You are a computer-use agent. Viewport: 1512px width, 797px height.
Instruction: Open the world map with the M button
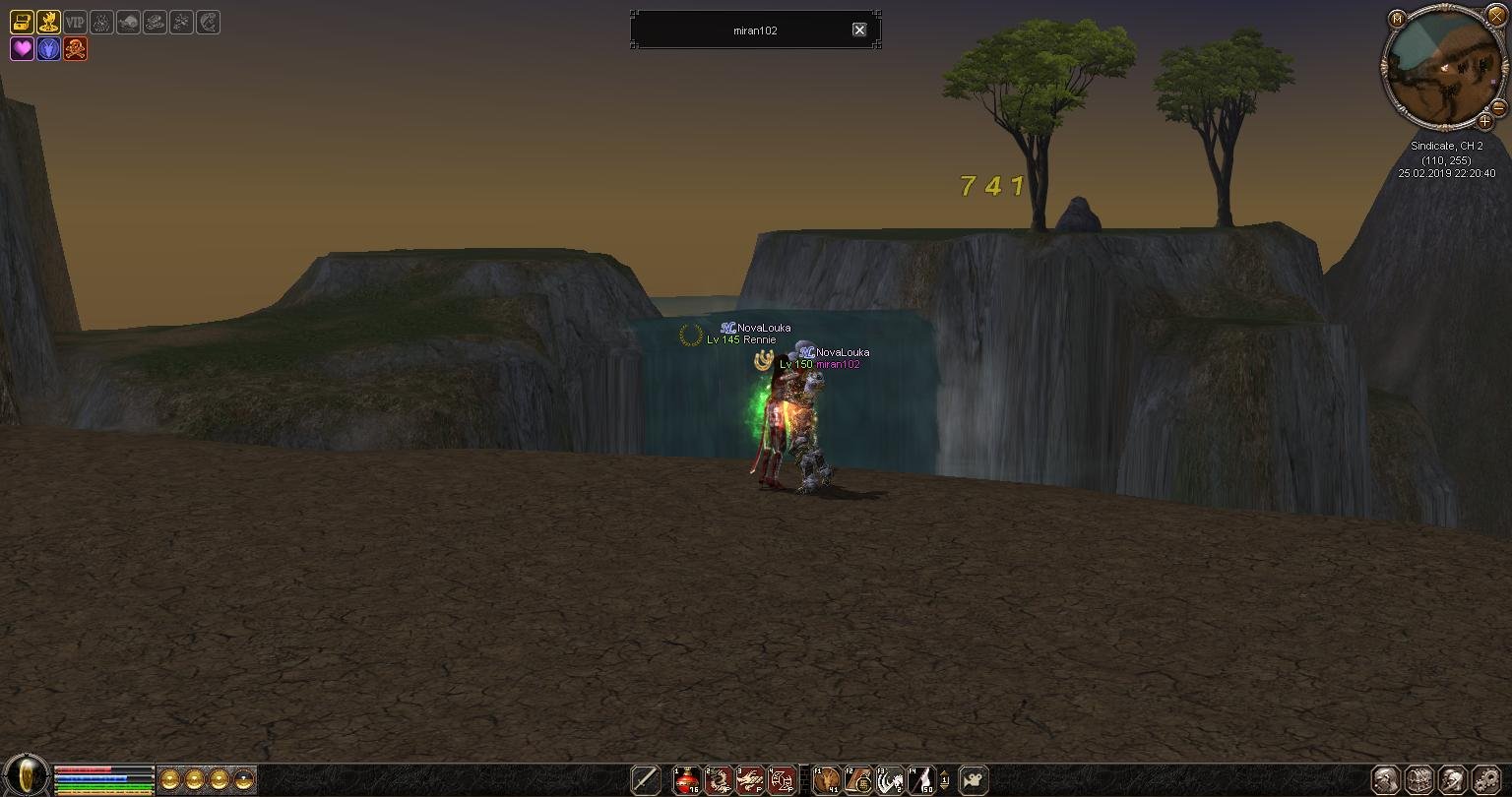tap(1396, 20)
